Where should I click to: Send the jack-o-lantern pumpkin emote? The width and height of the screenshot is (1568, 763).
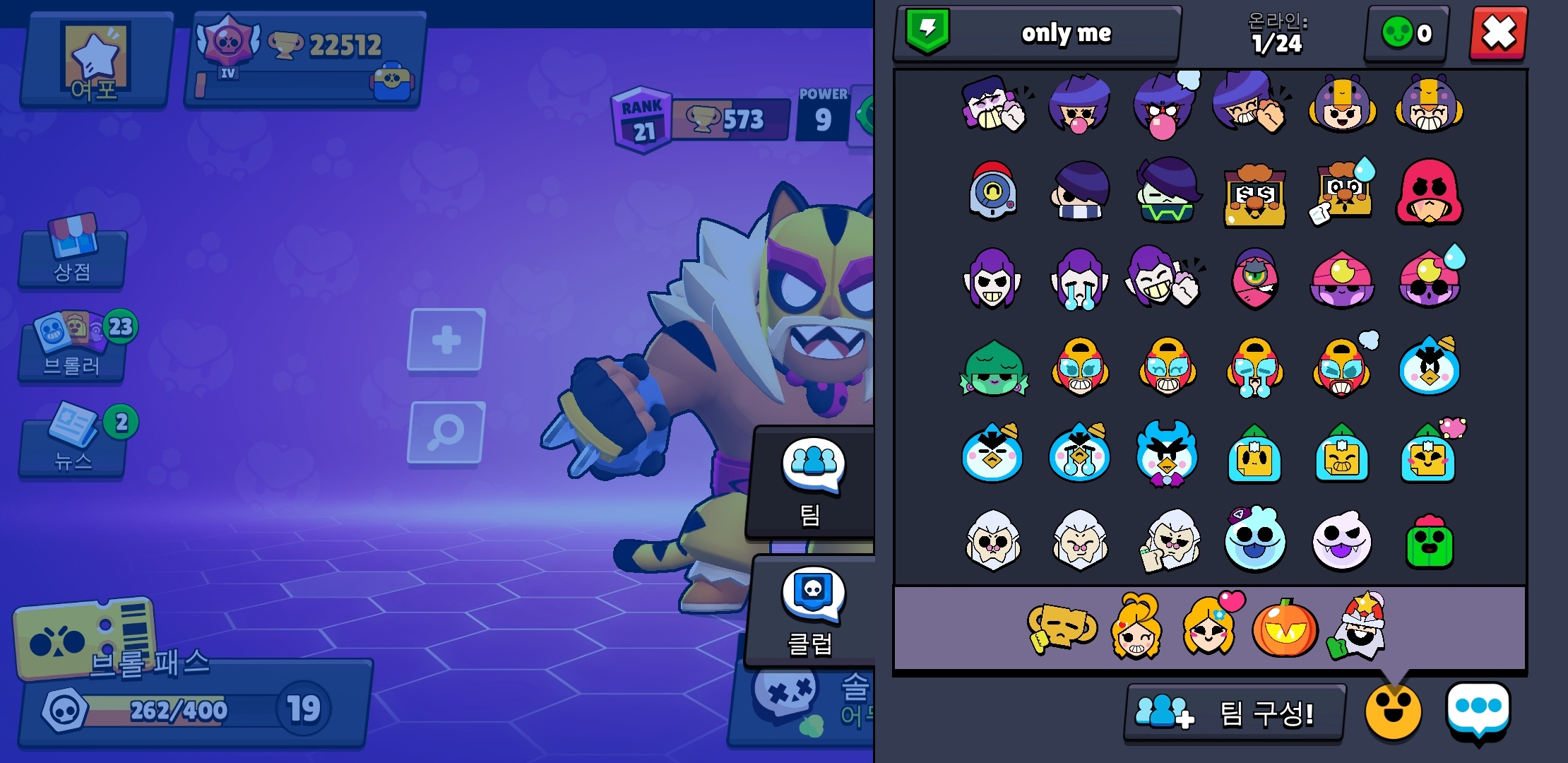(1284, 627)
